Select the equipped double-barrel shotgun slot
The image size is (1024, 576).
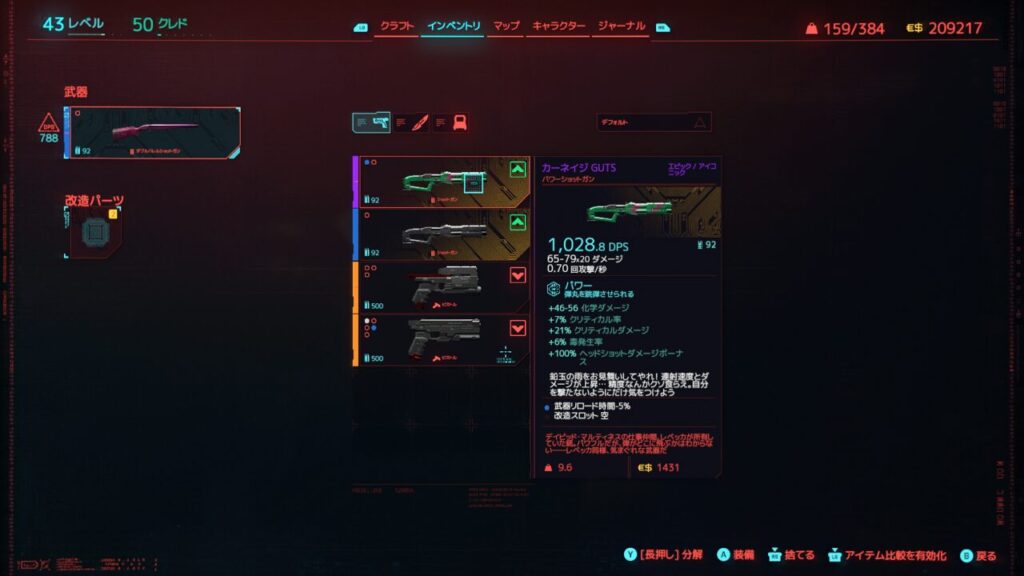pos(153,133)
